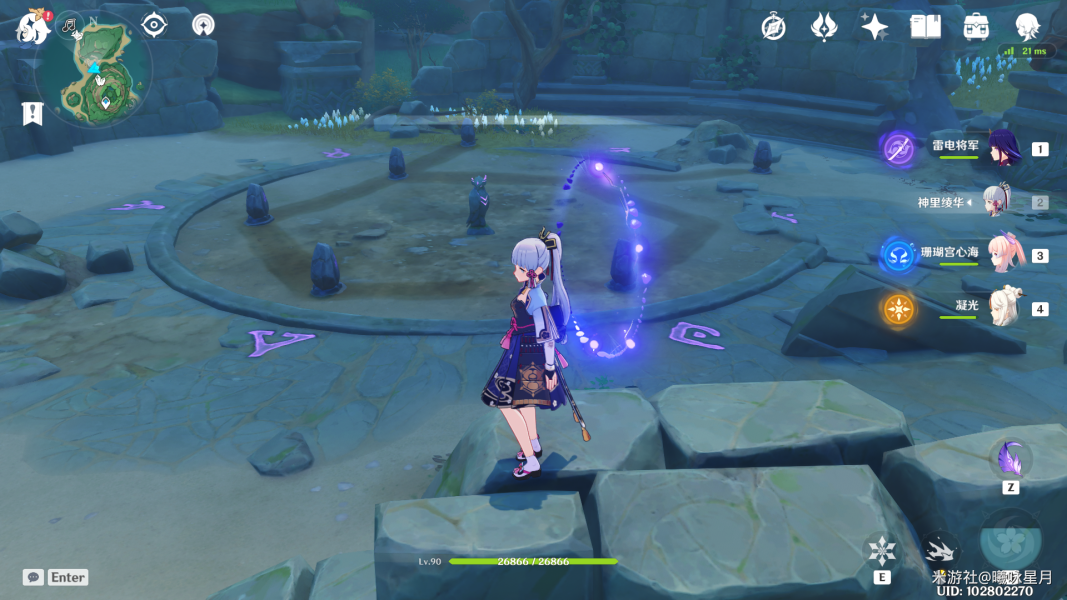Activate the cherry blossom elemental burst
The image size is (1067, 600).
[1012, 541]
